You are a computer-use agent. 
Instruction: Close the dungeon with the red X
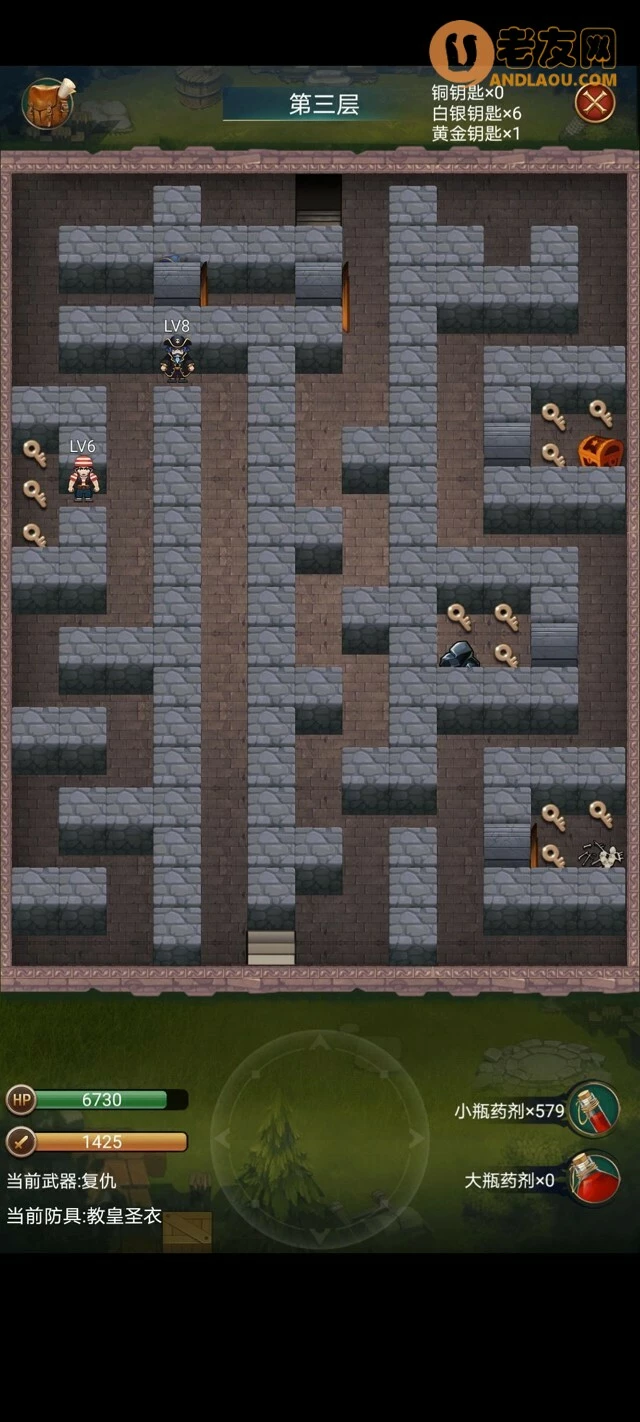[594, 102]
